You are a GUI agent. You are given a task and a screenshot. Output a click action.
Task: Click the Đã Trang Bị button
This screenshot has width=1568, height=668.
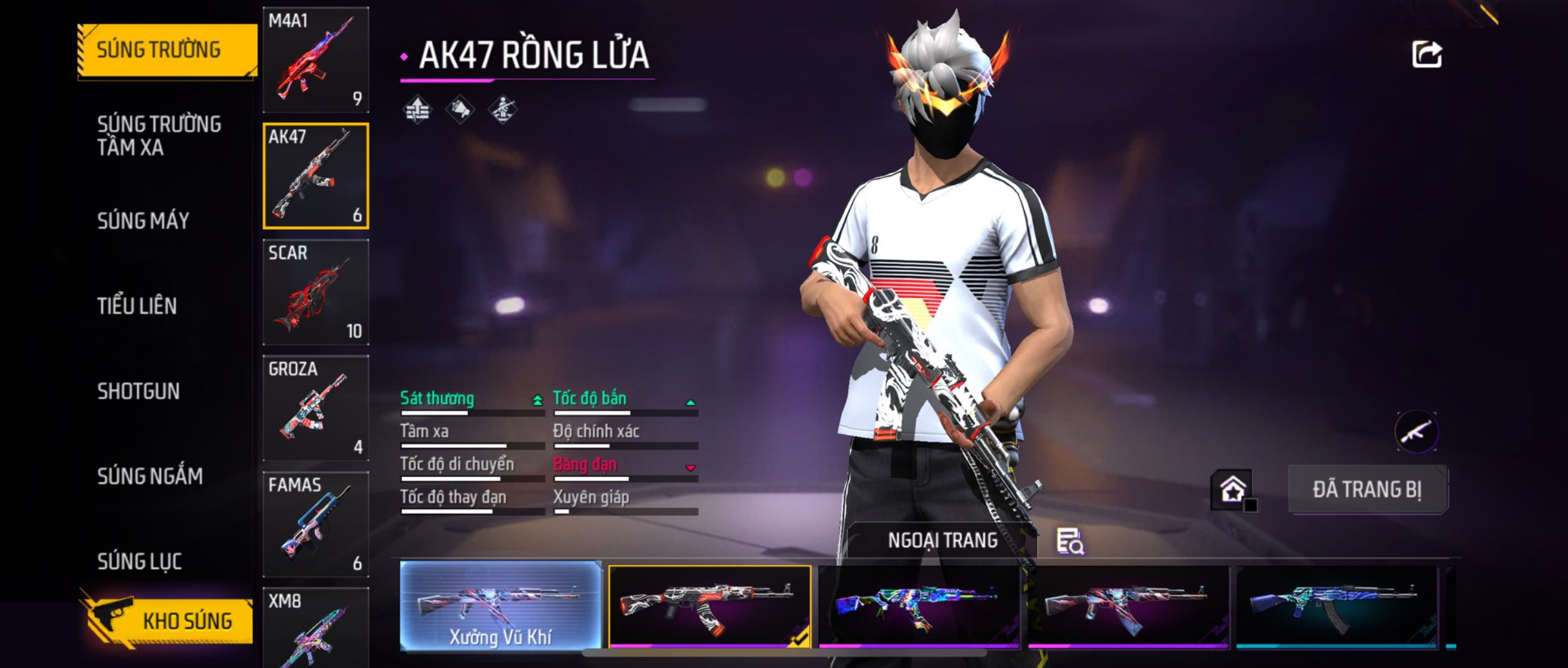(x=1367, y=490)
